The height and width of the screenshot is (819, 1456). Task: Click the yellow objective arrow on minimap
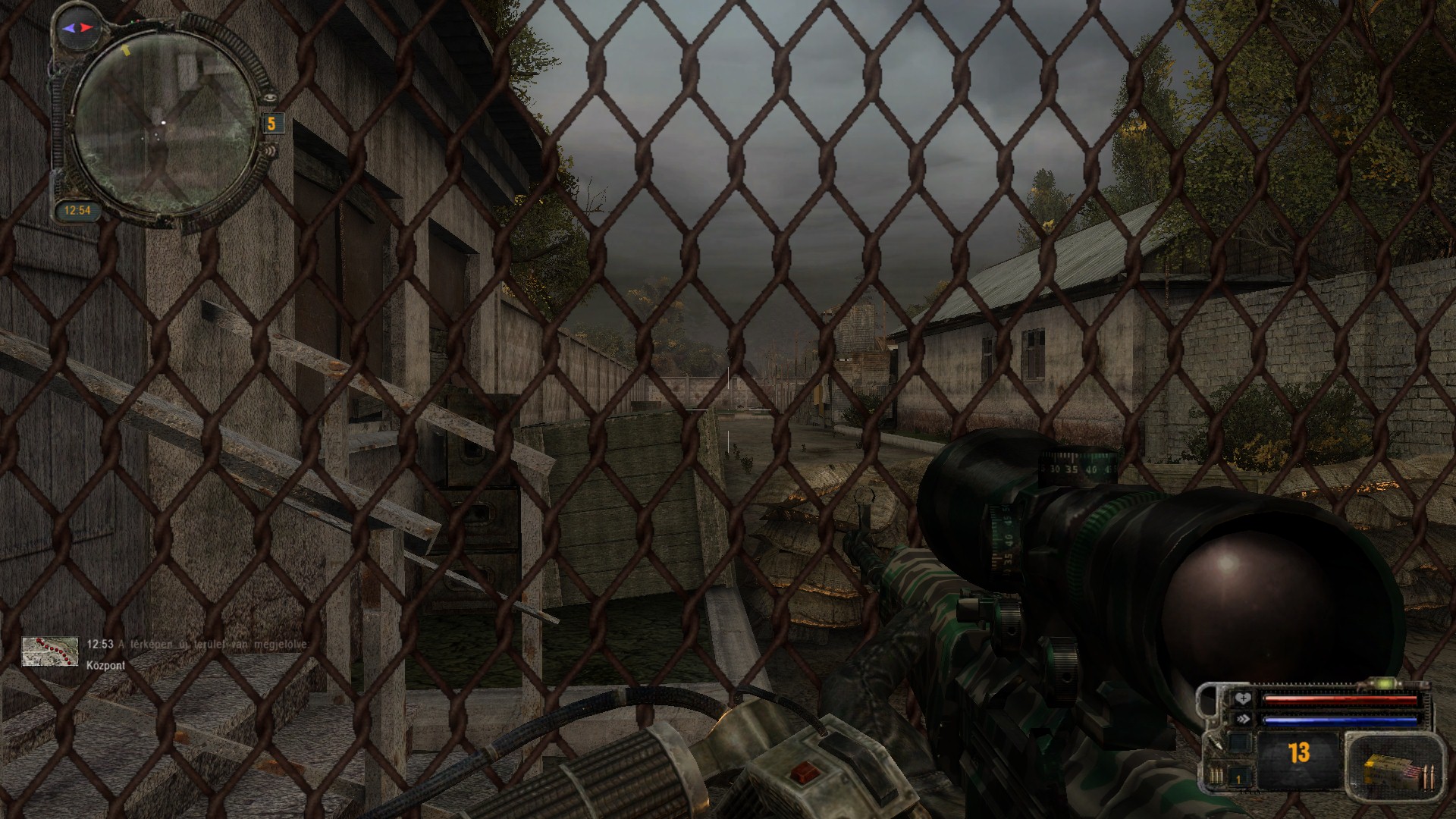click(125, 50)
